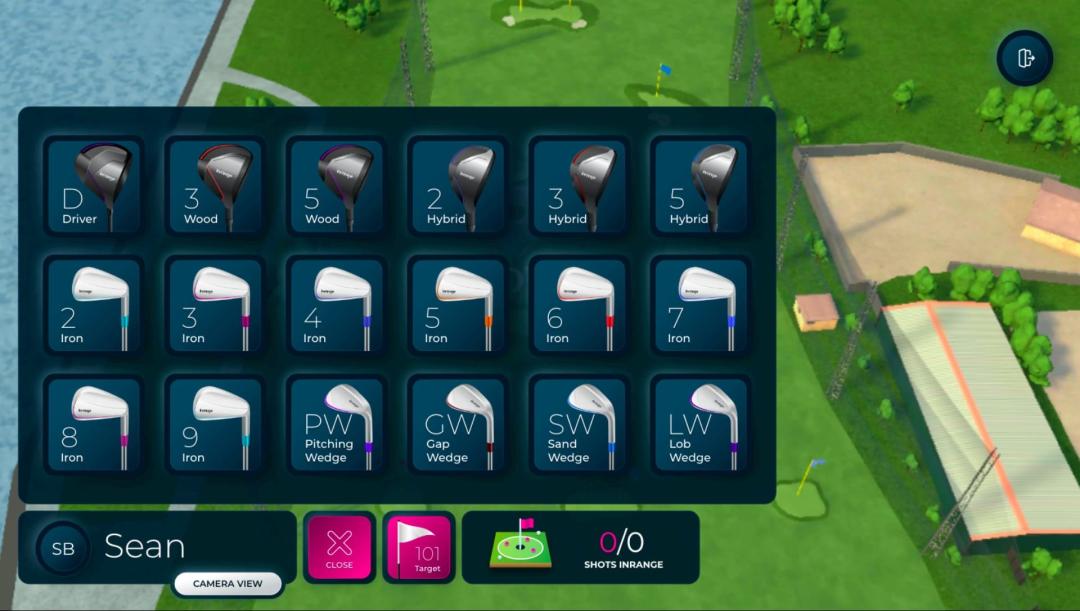Pick the 5 Iron club
The width and height of the screenshot is (1080, 611).
coord(458,306)
